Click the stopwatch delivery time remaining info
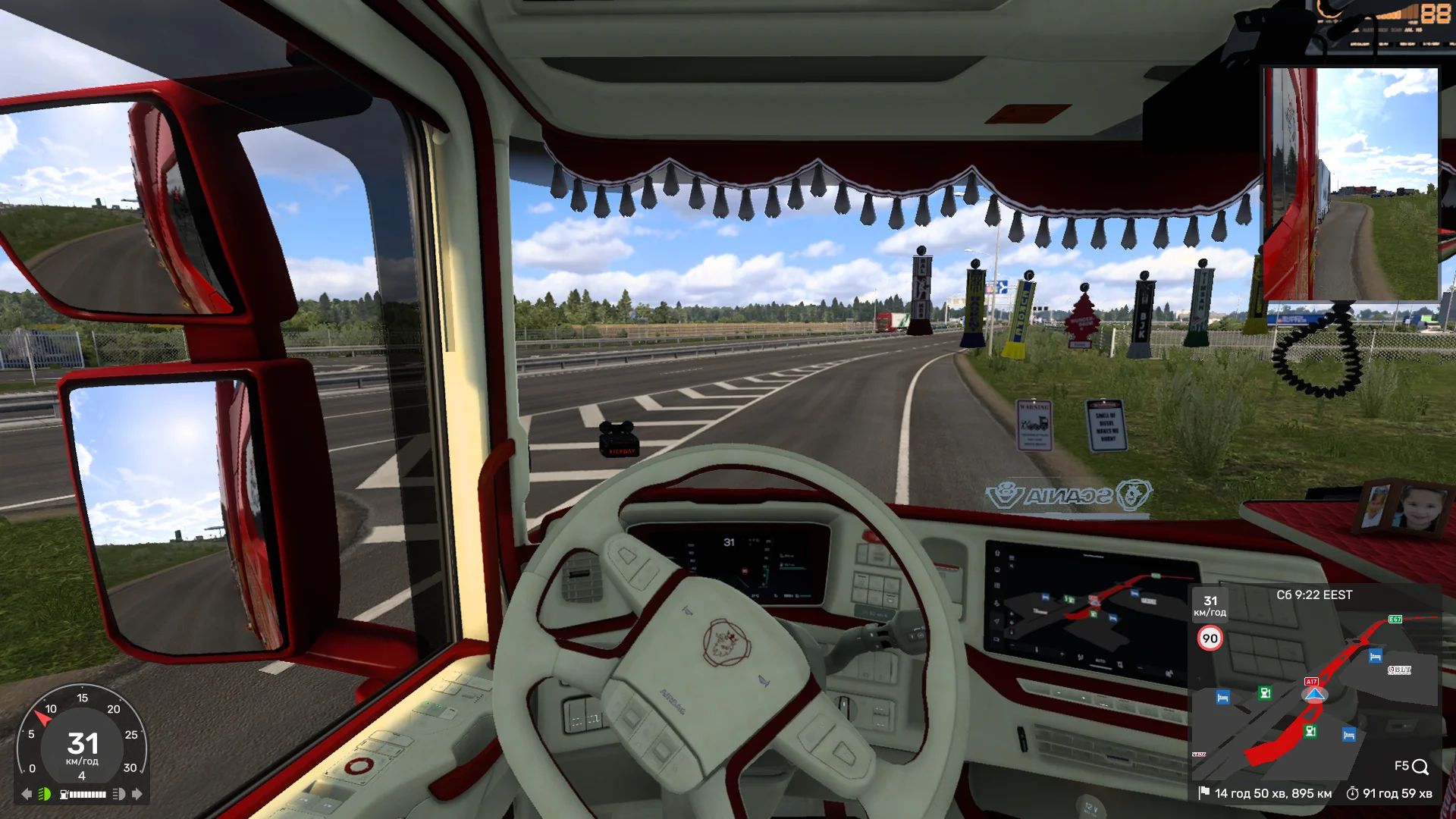 (1389, 793)
